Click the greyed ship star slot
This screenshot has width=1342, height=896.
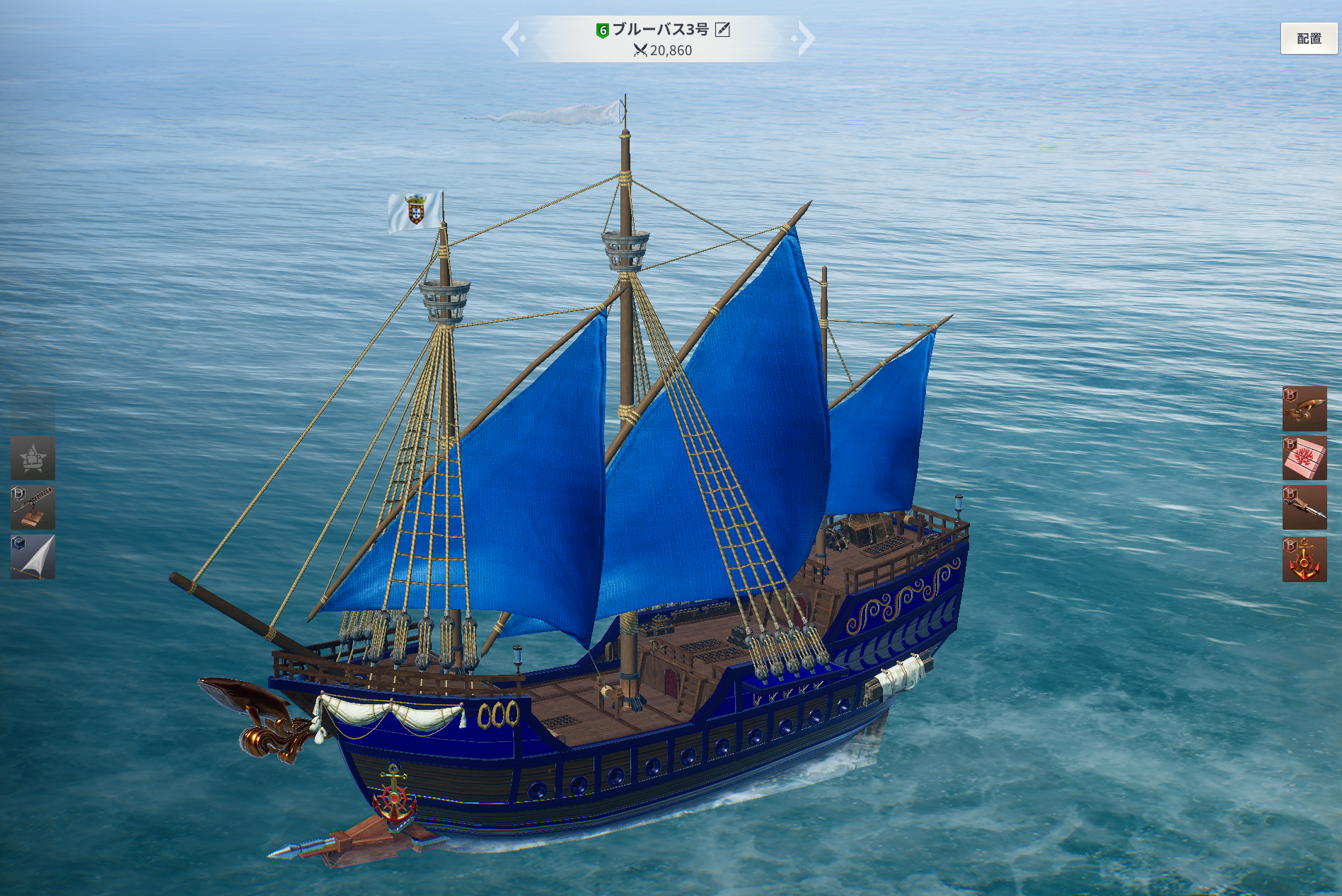(x=33, y=458)
